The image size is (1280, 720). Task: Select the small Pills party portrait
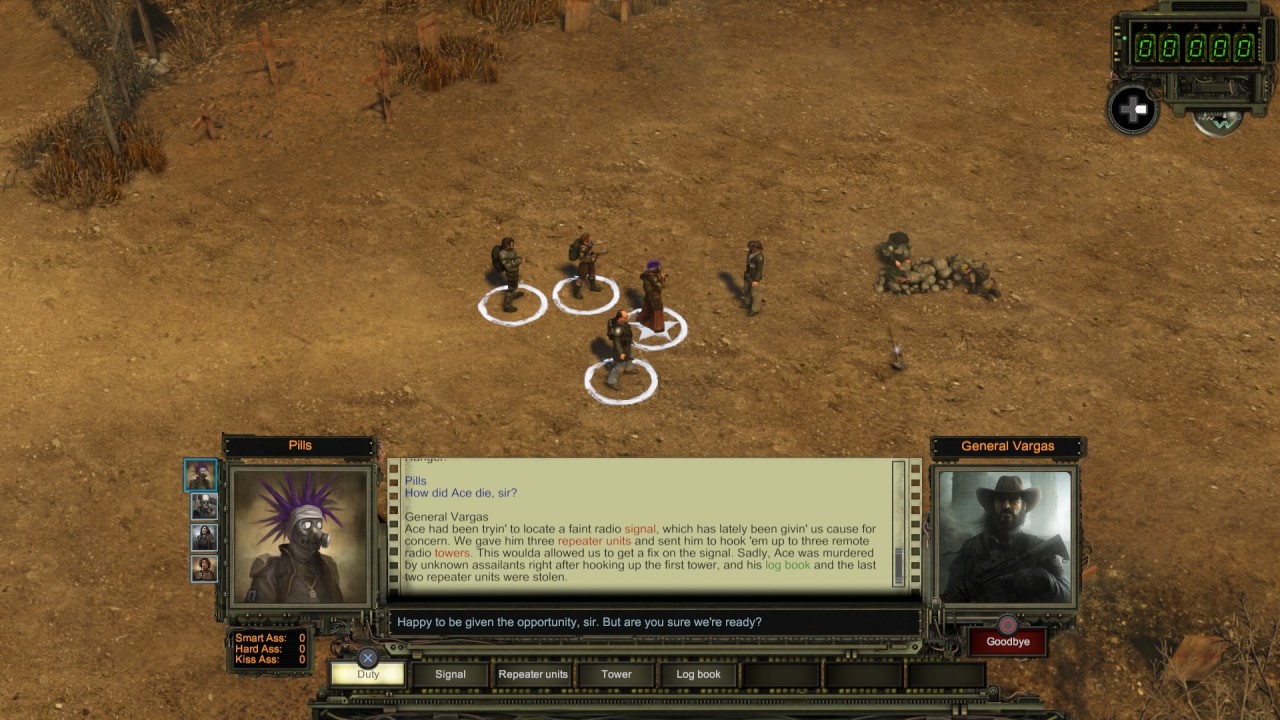pos(201,476)
